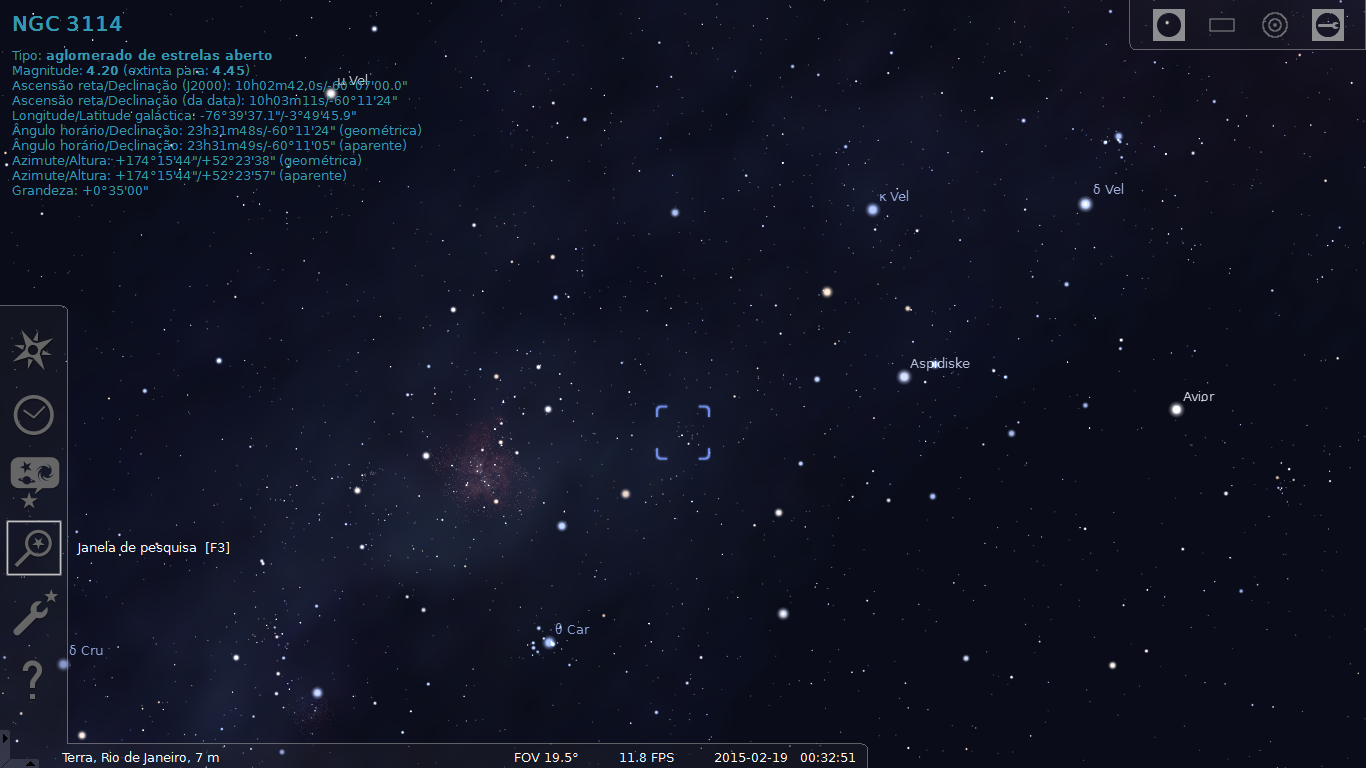Toggle the Telrad finder circles
The width and height of the screenshot is (1366, 768).
coord(1274,25)
